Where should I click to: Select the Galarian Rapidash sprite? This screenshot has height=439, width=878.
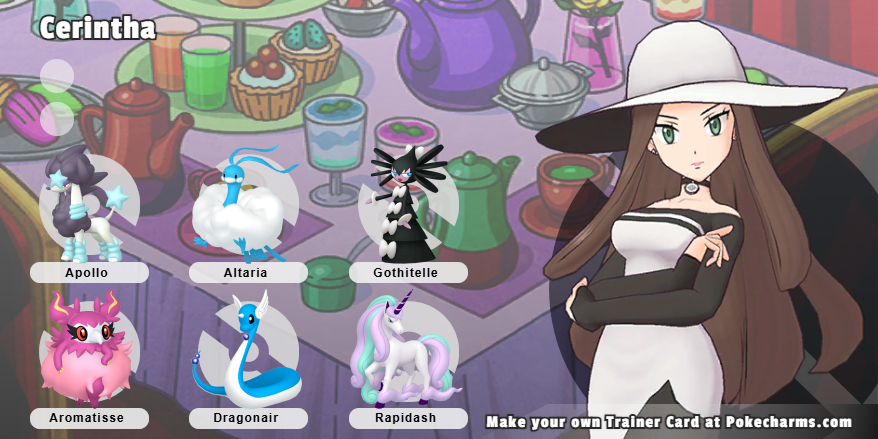(402, 350)
